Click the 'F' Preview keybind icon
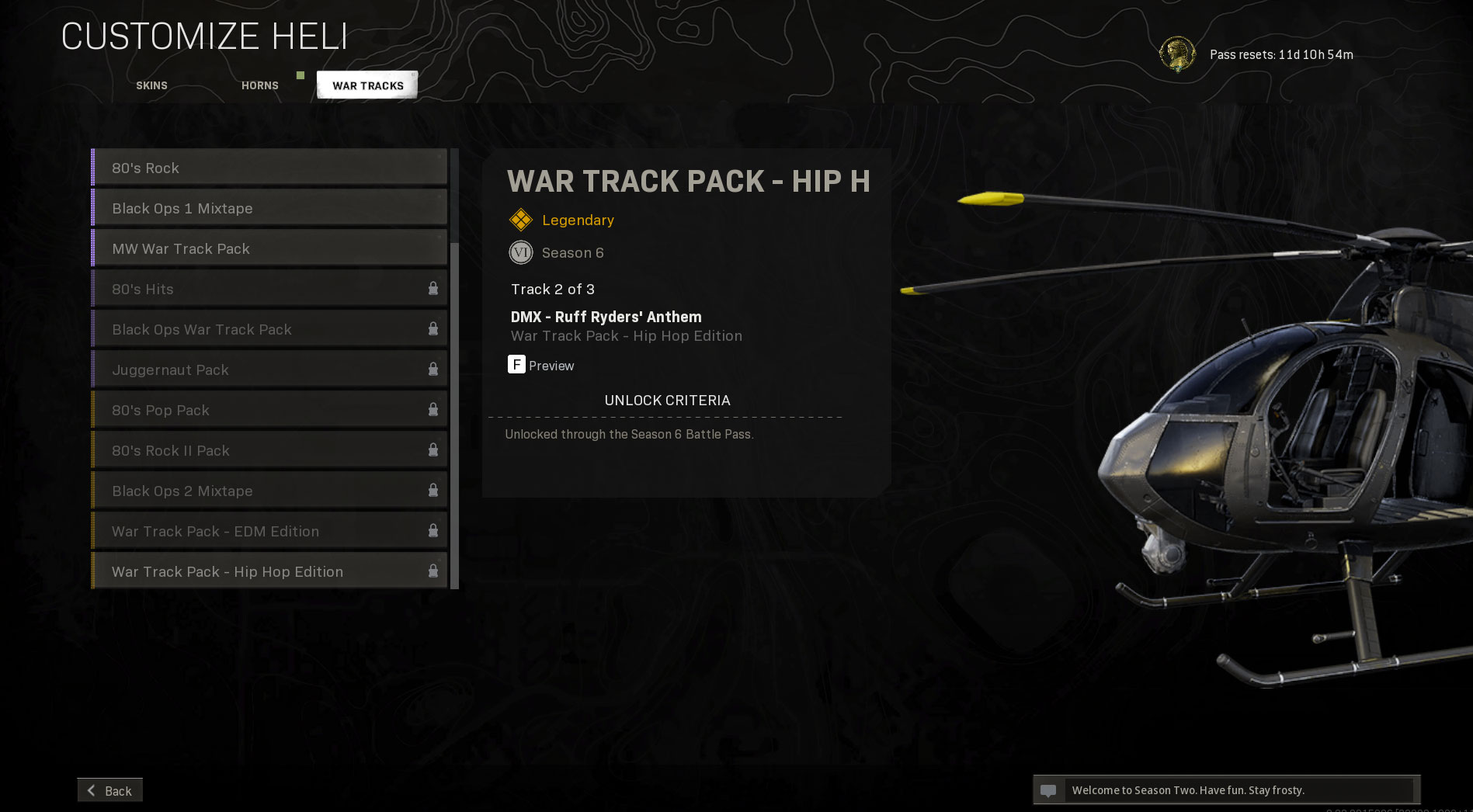The height and width of the screenshot is (812, 1473). pos(516,365)
